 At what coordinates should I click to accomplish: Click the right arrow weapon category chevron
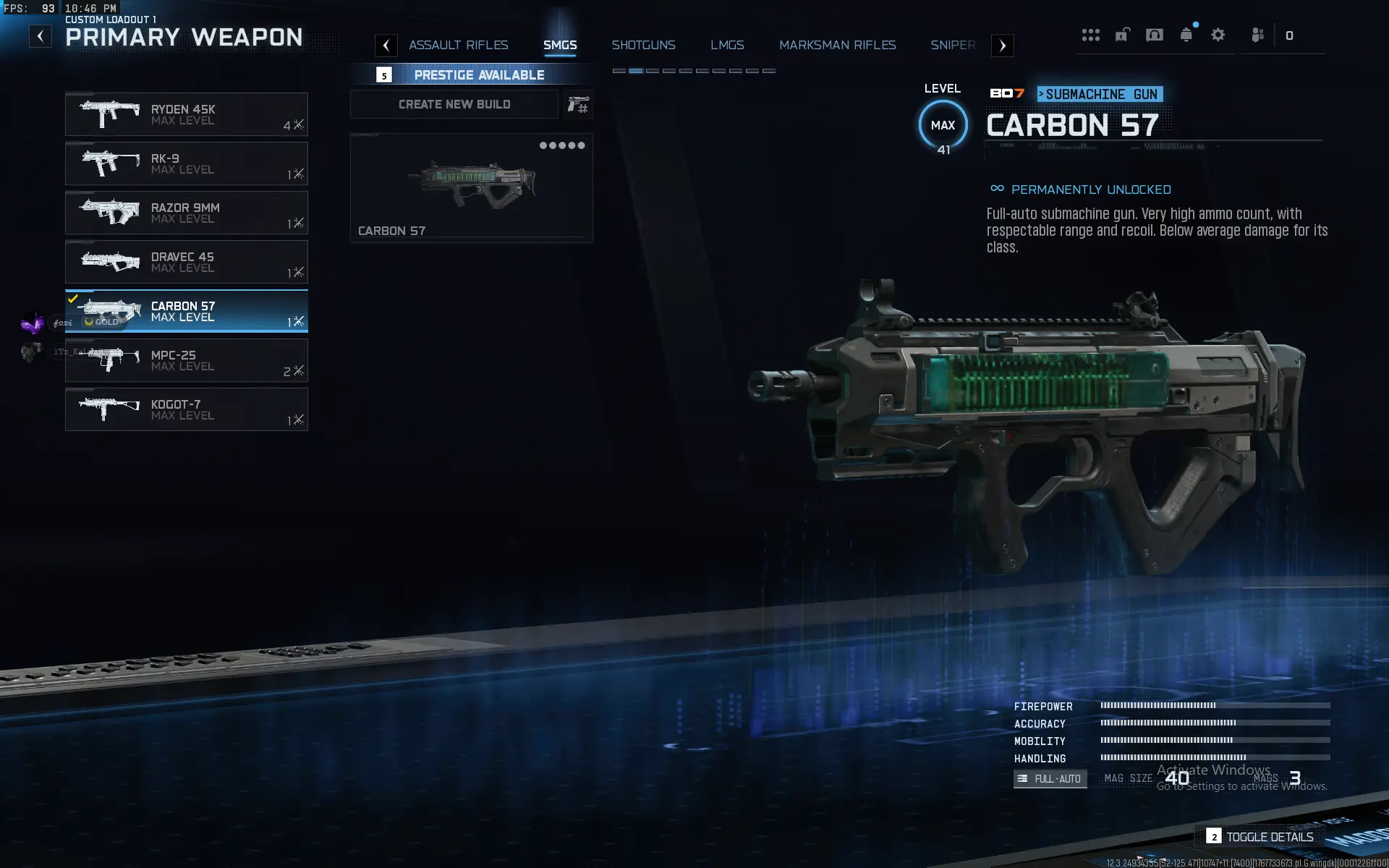click(1003, 45)
